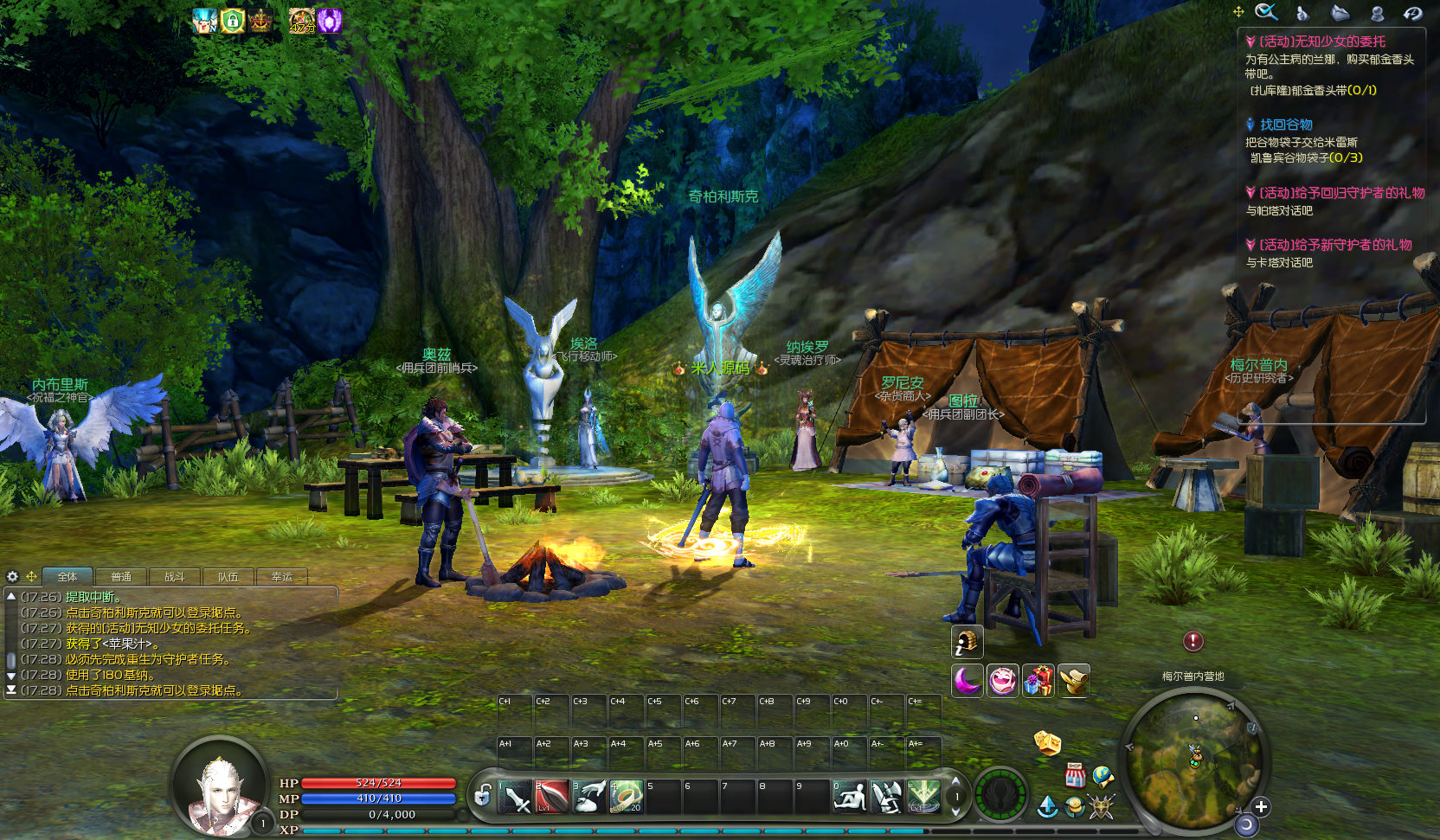Zoom in the minimap with plus button
Screen dimensions: 1440x840
pos(1261,807)
